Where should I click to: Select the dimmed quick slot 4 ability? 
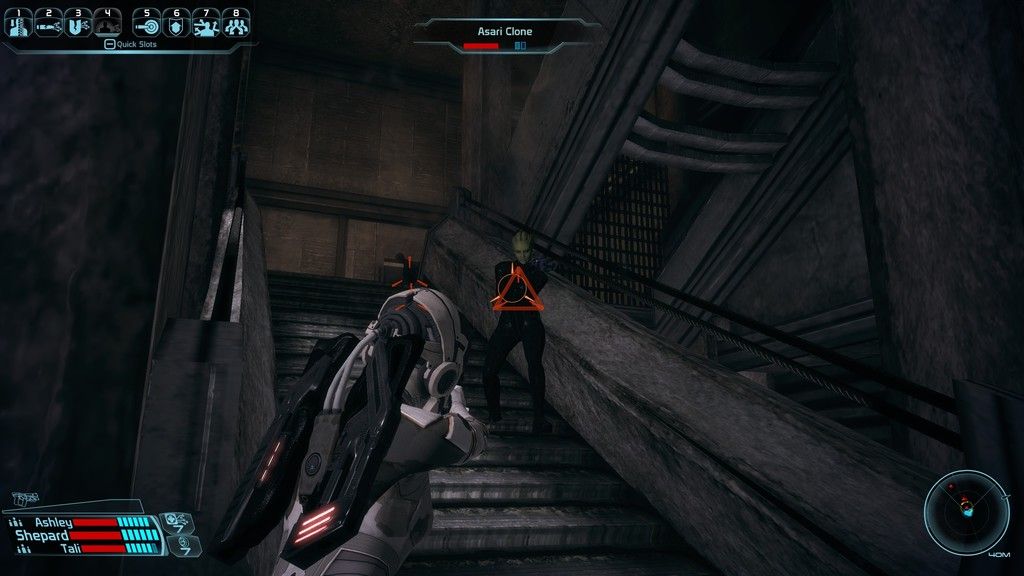(108, 24)
